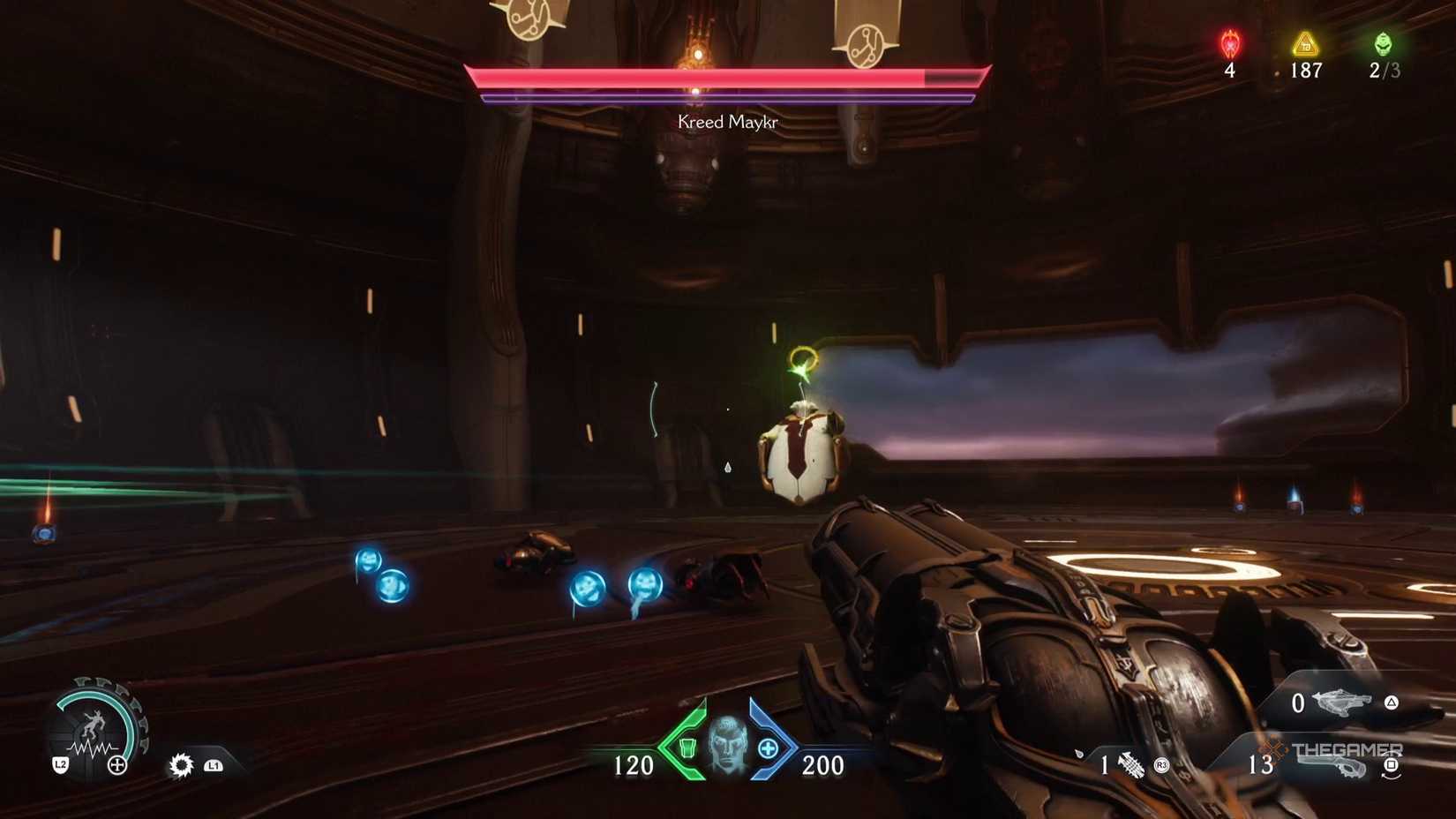Toggle the L2 button prompt on the rune dial
This screenshot has width=1456, height=819.
click(x=61, y=765)
